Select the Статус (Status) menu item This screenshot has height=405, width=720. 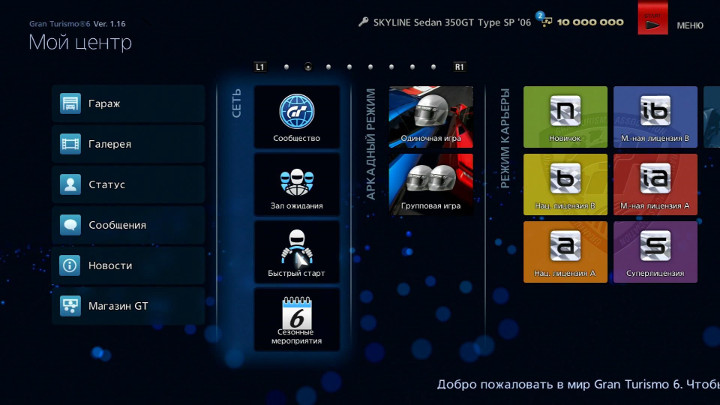[128, 185]
